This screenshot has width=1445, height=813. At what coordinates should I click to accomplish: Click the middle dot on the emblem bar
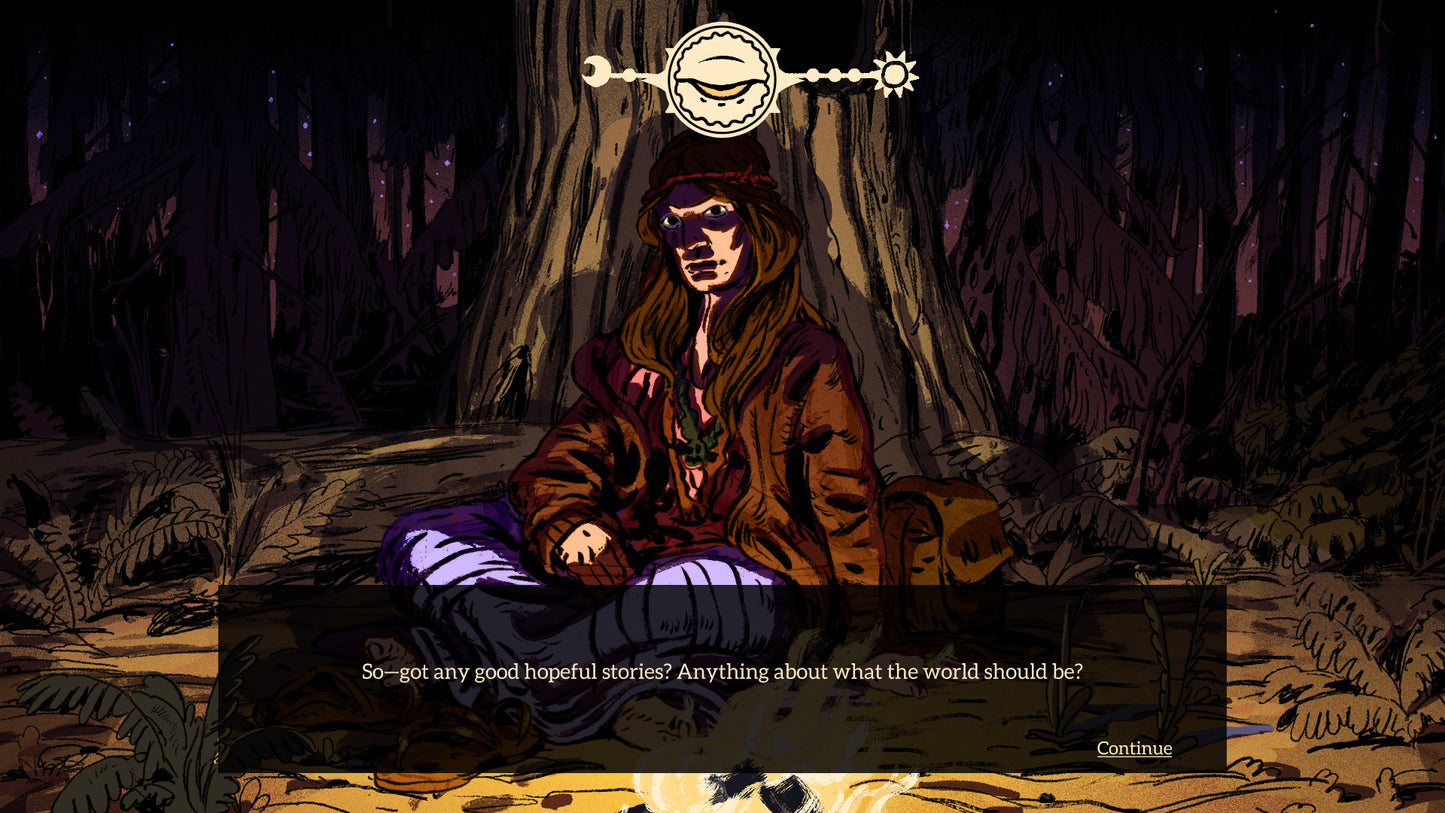pos(835,74)
